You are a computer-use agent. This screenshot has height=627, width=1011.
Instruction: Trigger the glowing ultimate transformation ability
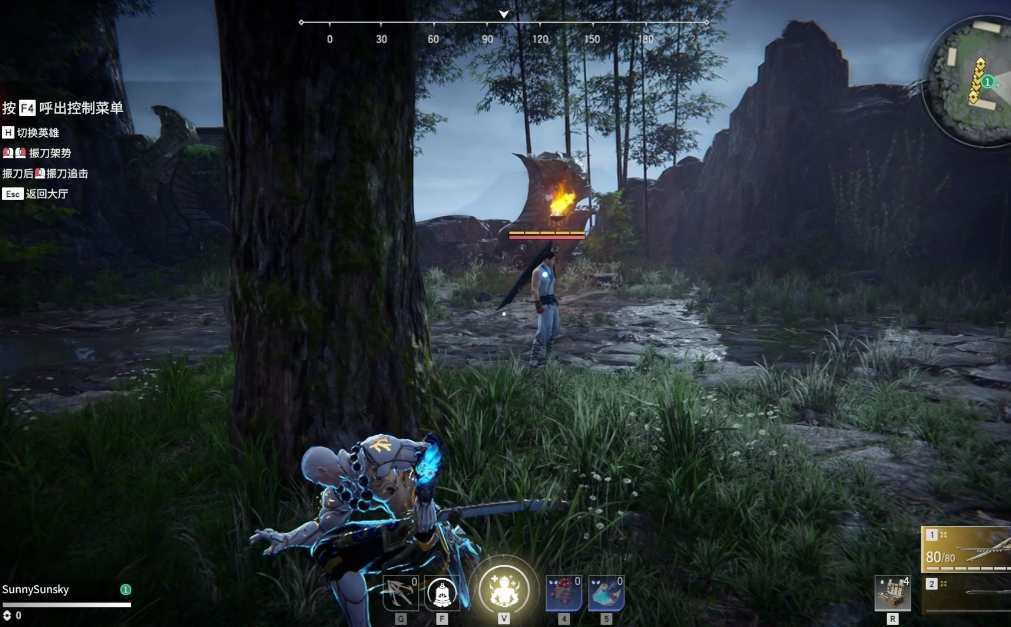503,589
